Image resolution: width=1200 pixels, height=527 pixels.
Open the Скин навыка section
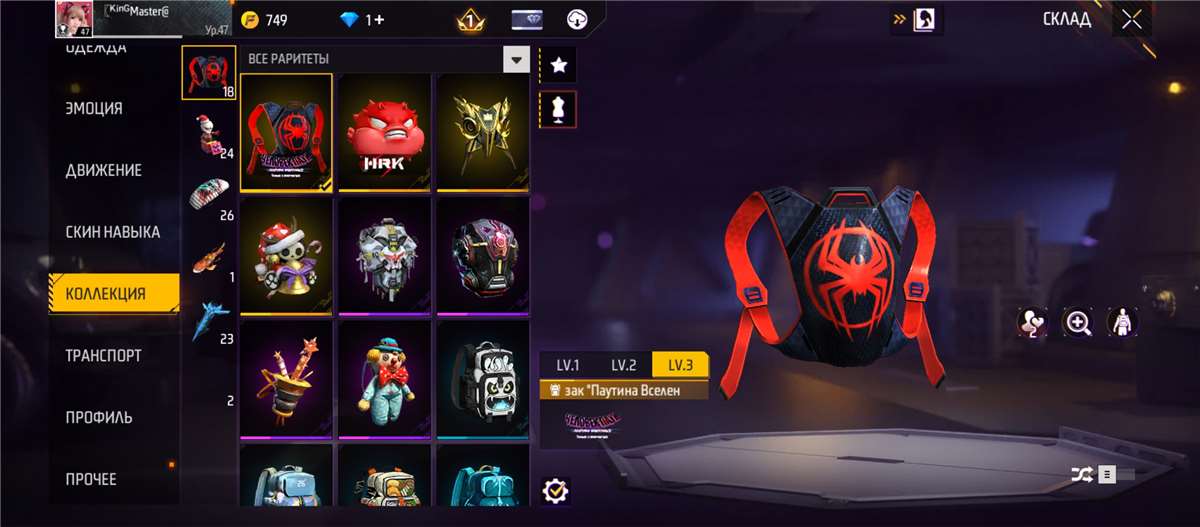click(112, 232)
